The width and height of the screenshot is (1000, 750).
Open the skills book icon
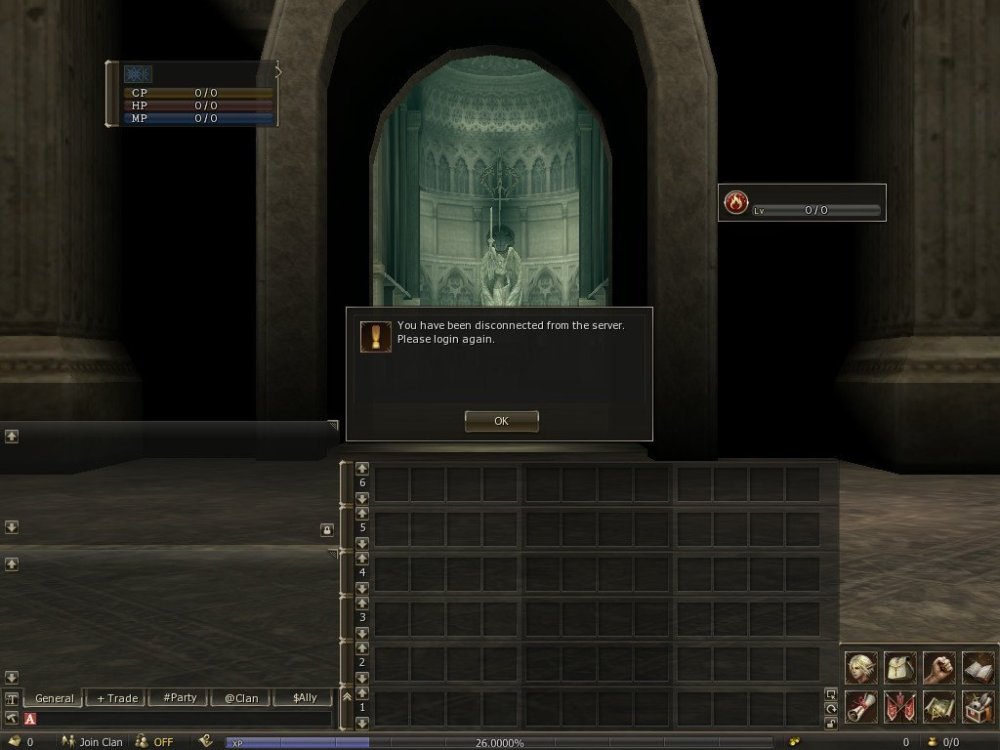tap(977, 668)
